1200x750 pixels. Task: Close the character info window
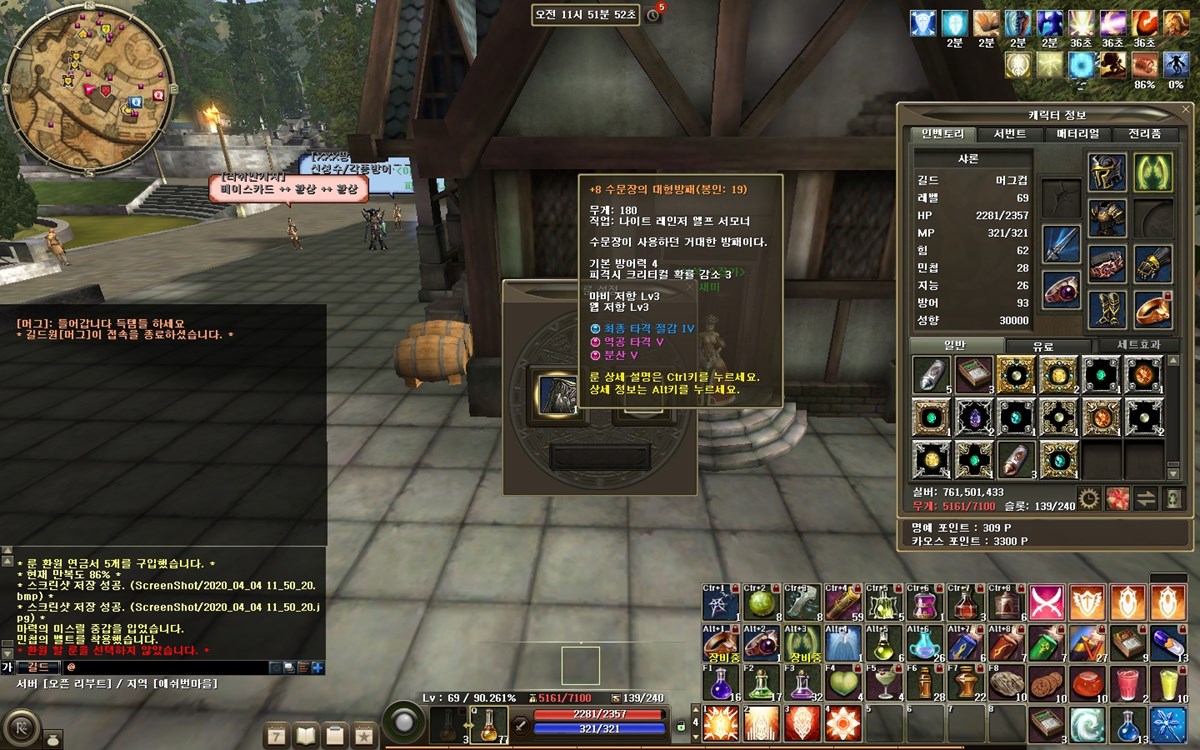tap(1186, 111)
